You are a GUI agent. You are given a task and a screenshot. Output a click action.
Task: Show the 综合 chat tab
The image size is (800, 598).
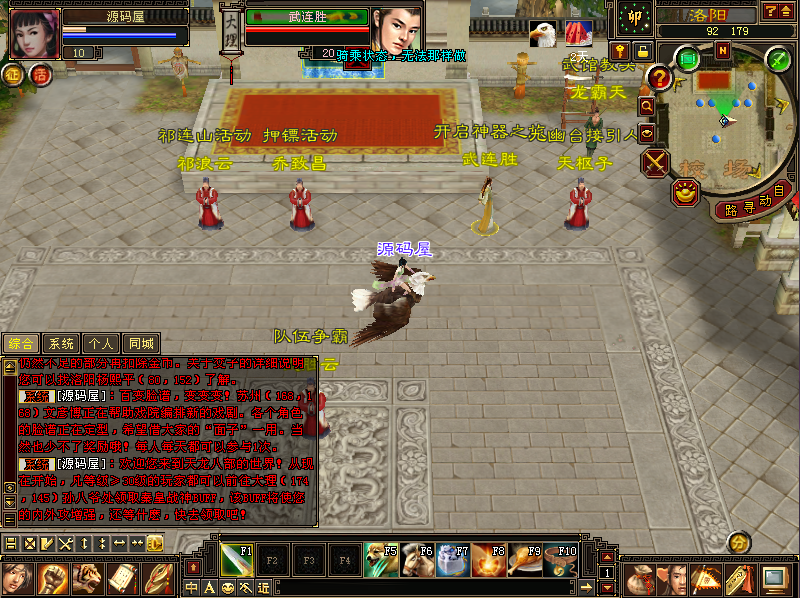21,343
